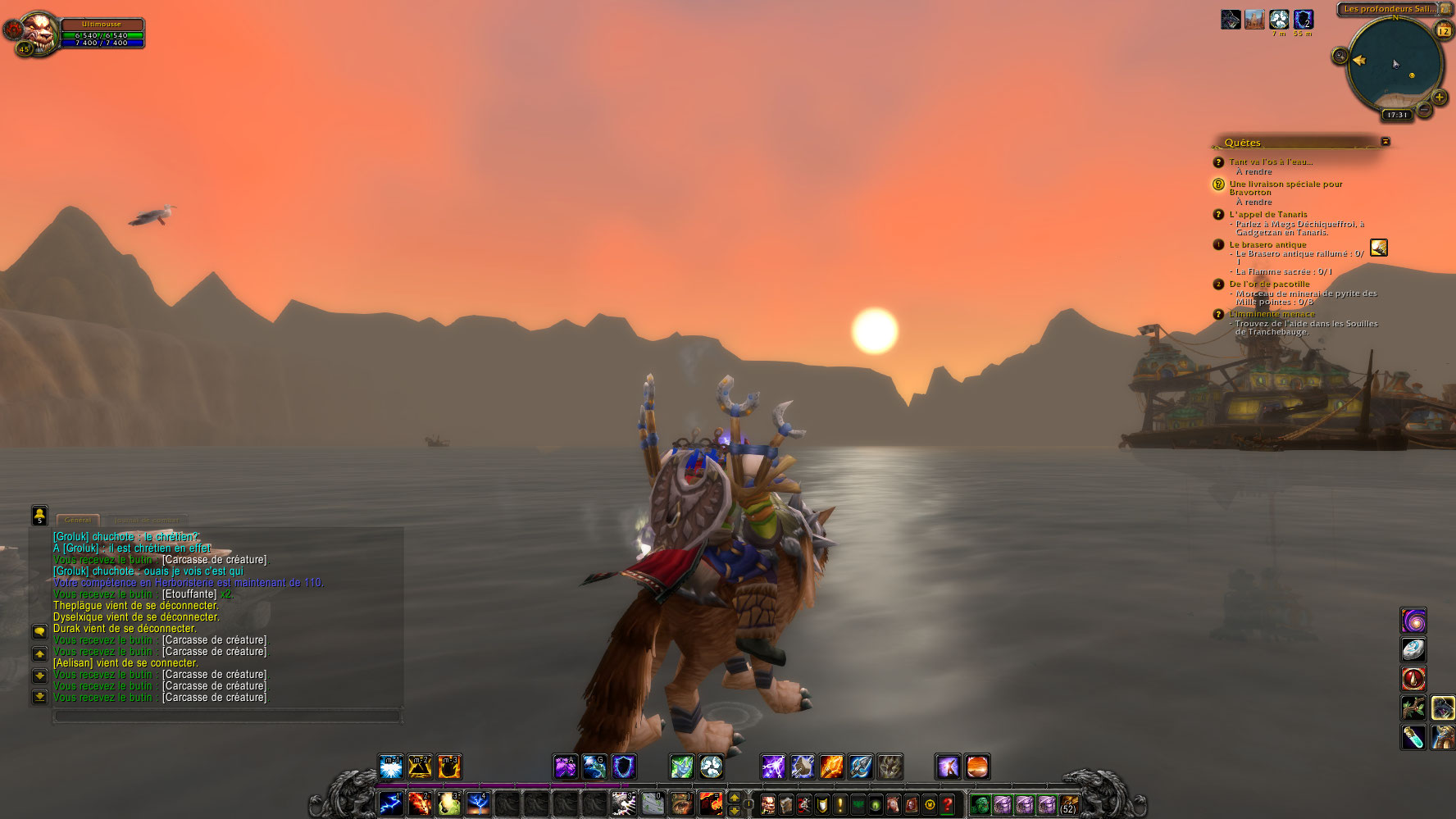Viewport: 1456px width, 819px height.
Task: Open the quest L'appel de Tanaris
Action: tap(1267, 214)
